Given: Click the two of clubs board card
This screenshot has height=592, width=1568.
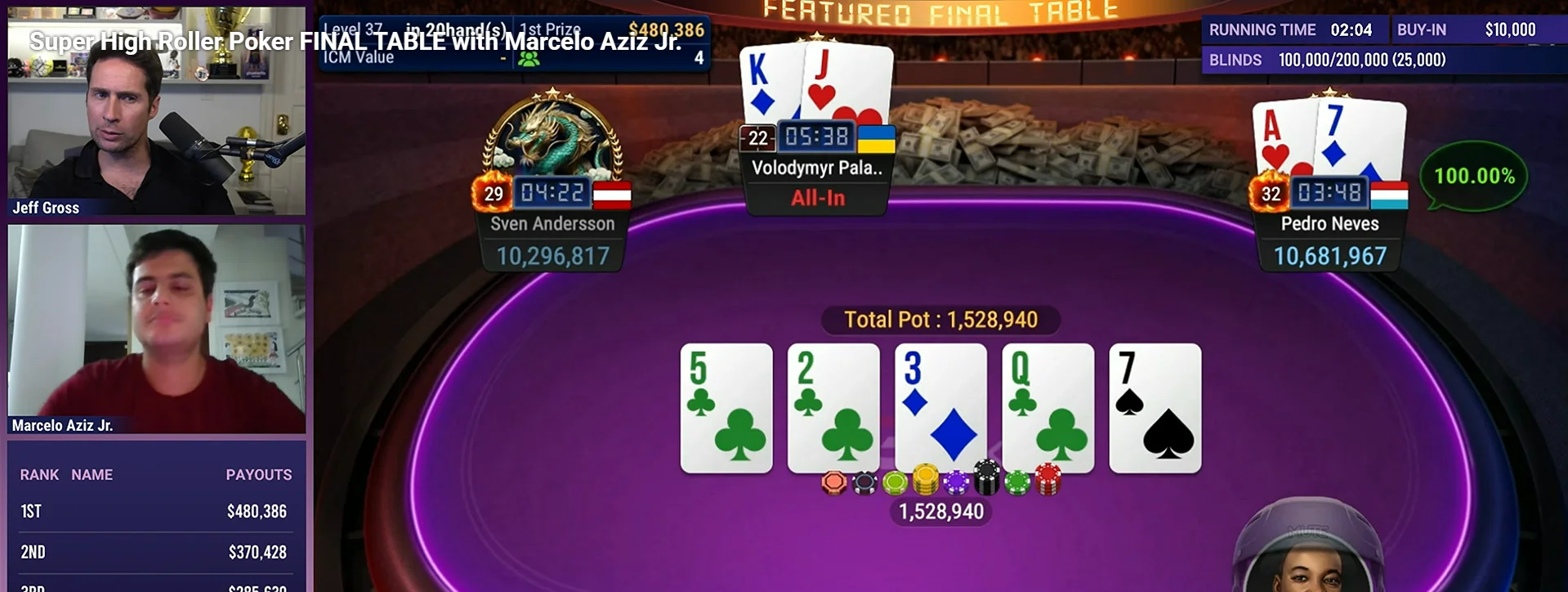Looking at the screenshot, I should point(833,407).
